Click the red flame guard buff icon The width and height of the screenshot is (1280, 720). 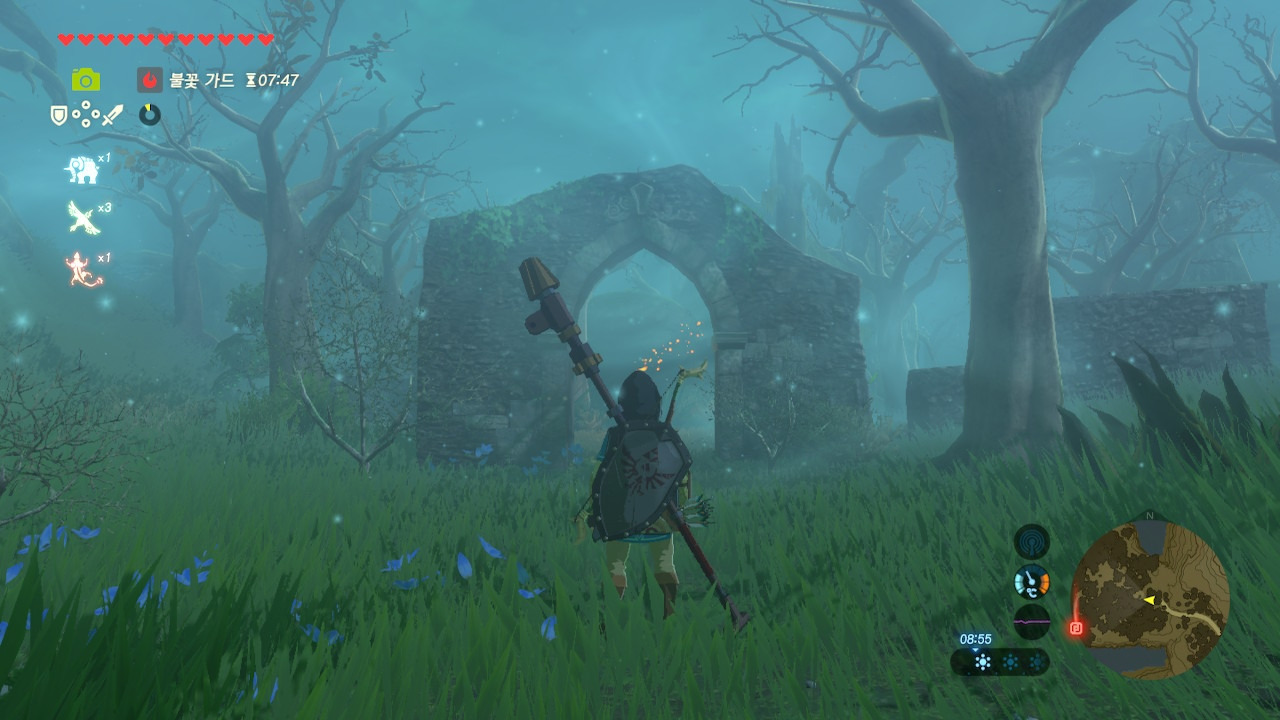150,80
